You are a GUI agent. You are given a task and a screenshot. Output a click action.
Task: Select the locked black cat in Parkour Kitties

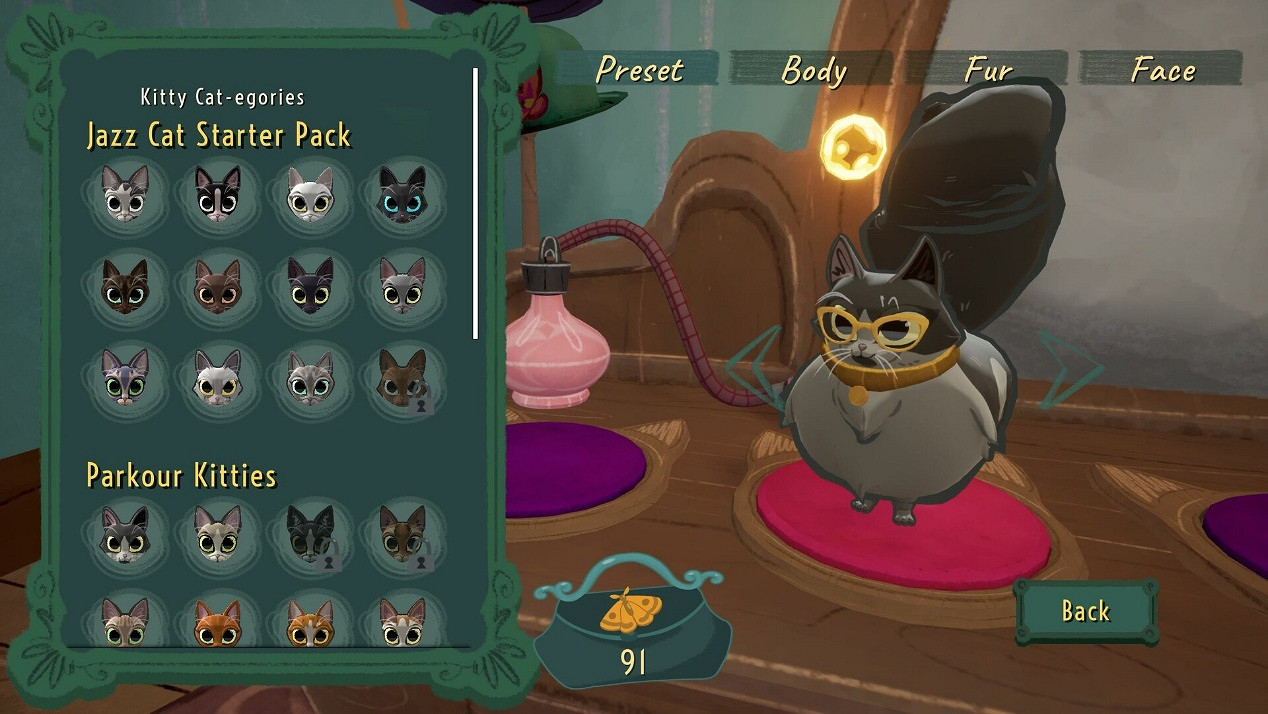310,534
